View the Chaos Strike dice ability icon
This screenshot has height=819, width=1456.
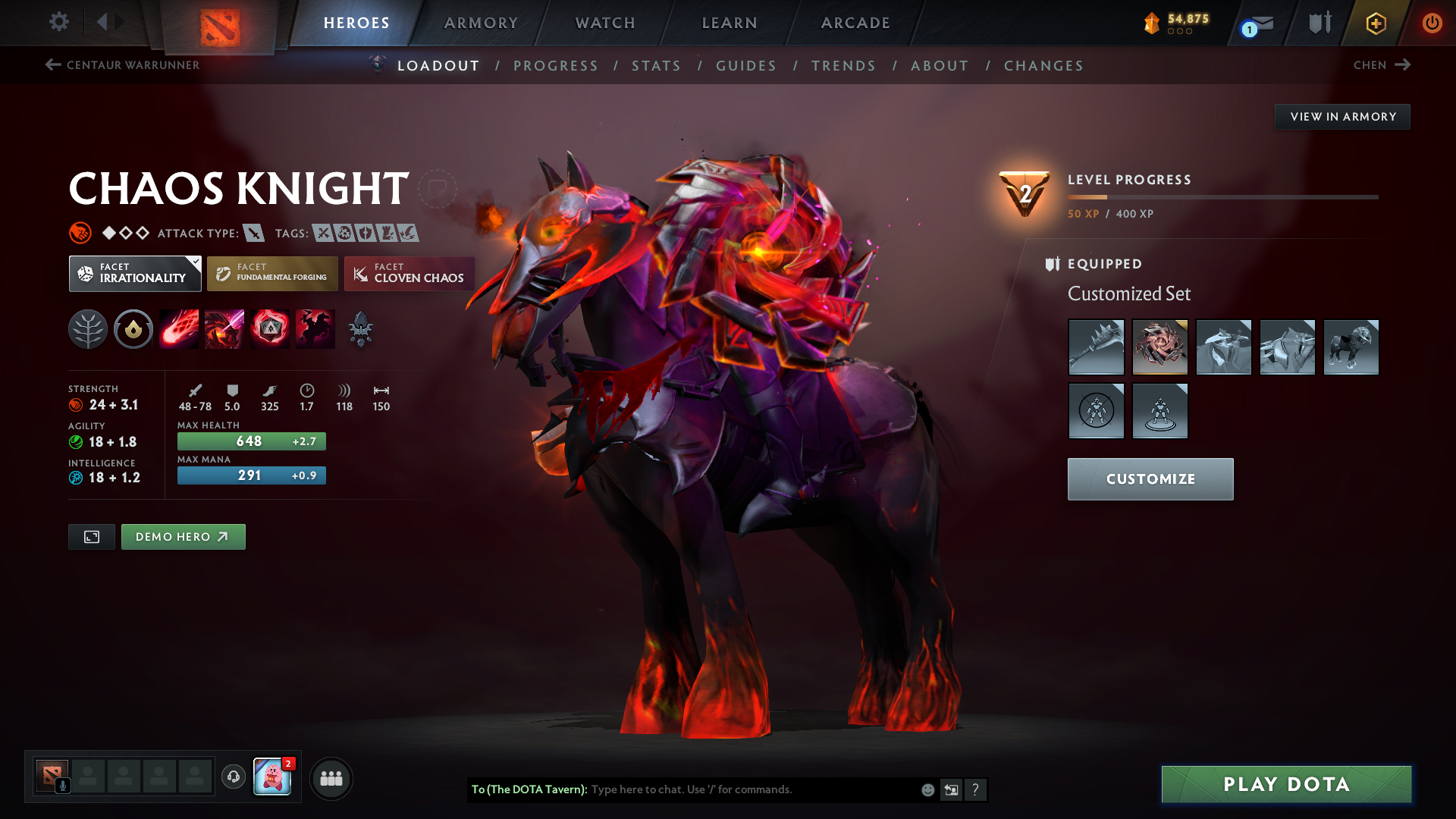pos(269,328)
